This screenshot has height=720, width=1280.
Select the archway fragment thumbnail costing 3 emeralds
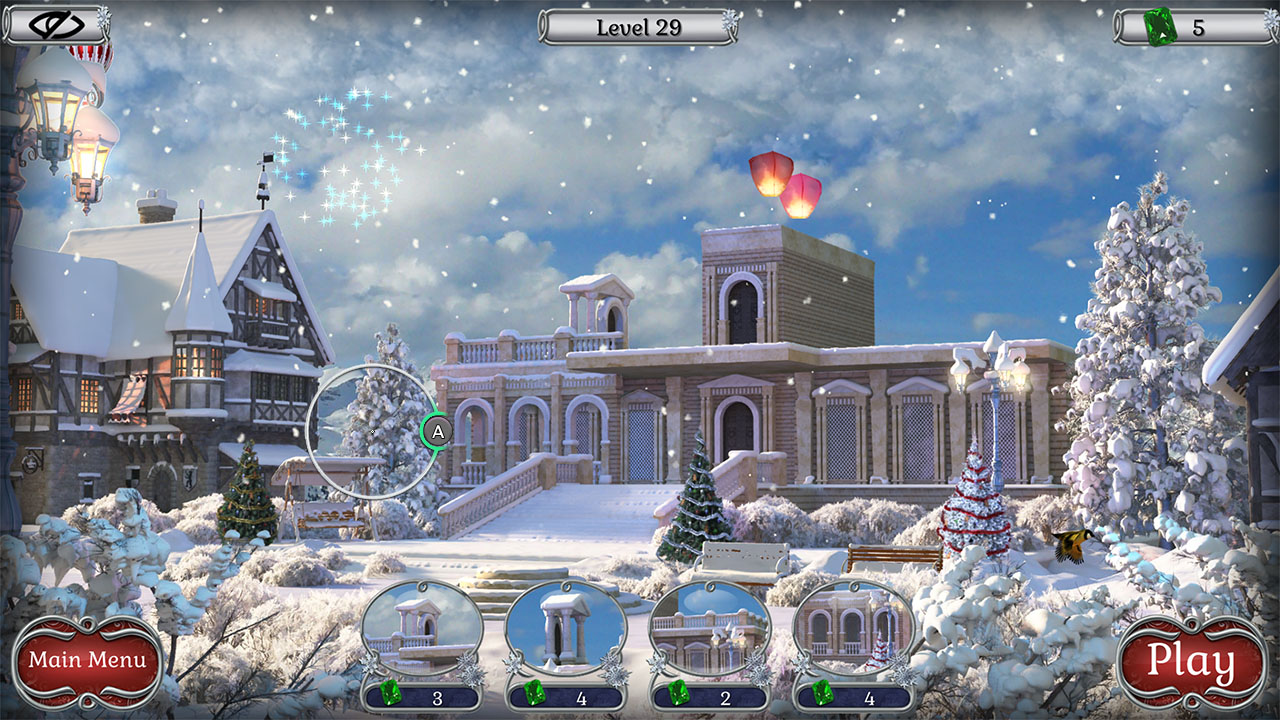(x=421, y=625)
